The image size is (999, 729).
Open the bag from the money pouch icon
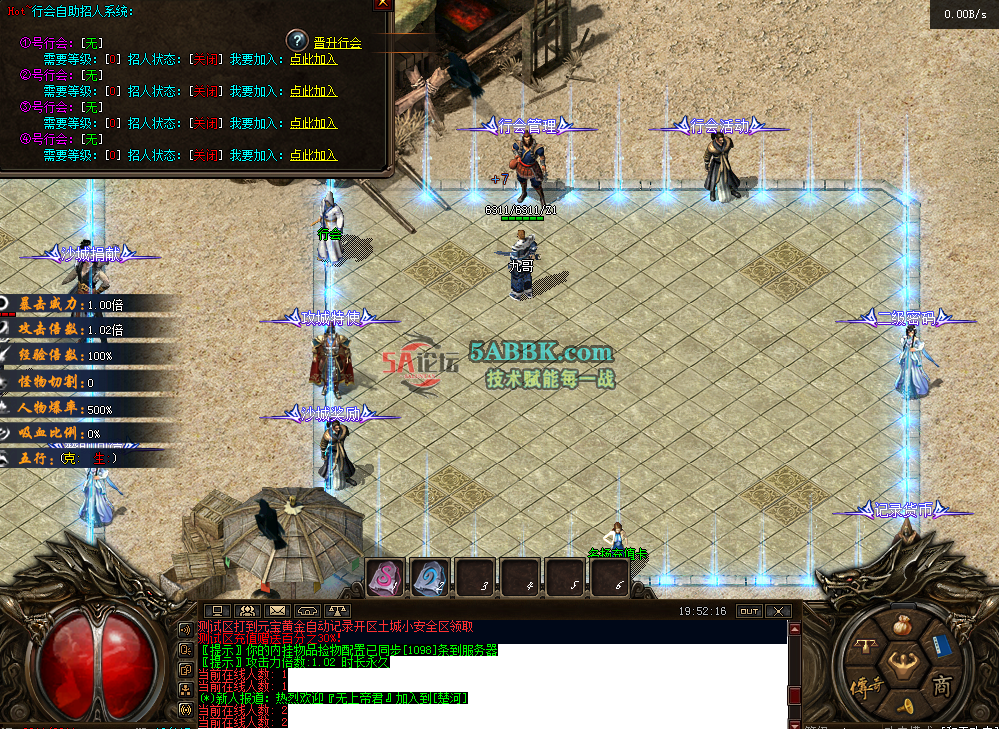902,627
